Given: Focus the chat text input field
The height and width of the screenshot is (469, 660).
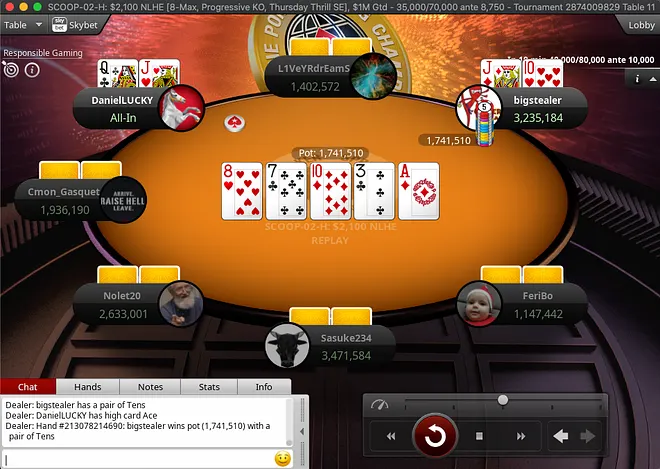Looking at the screenshot, I should click(138, 459).
